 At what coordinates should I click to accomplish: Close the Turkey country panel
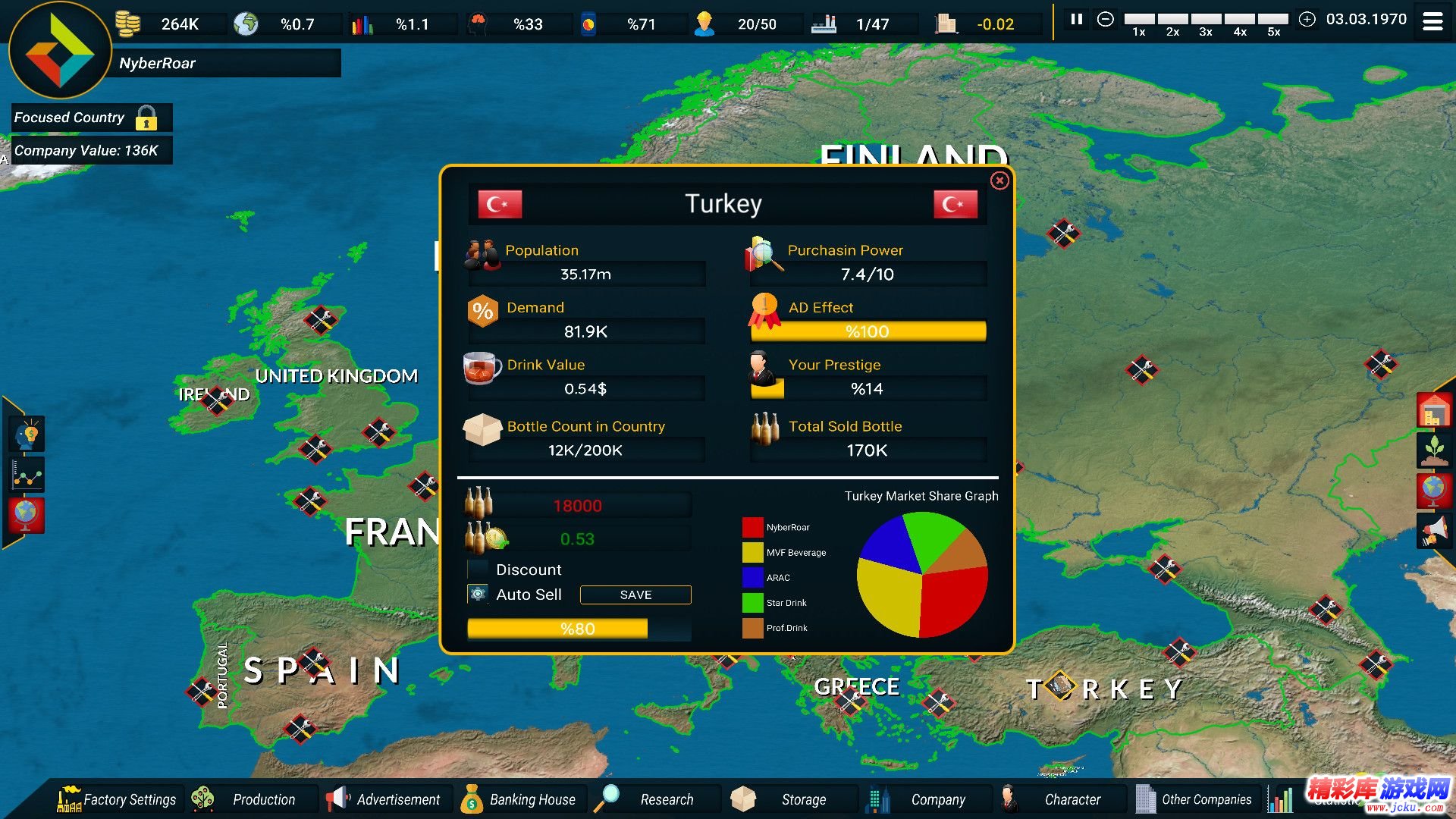pos(999,180)
